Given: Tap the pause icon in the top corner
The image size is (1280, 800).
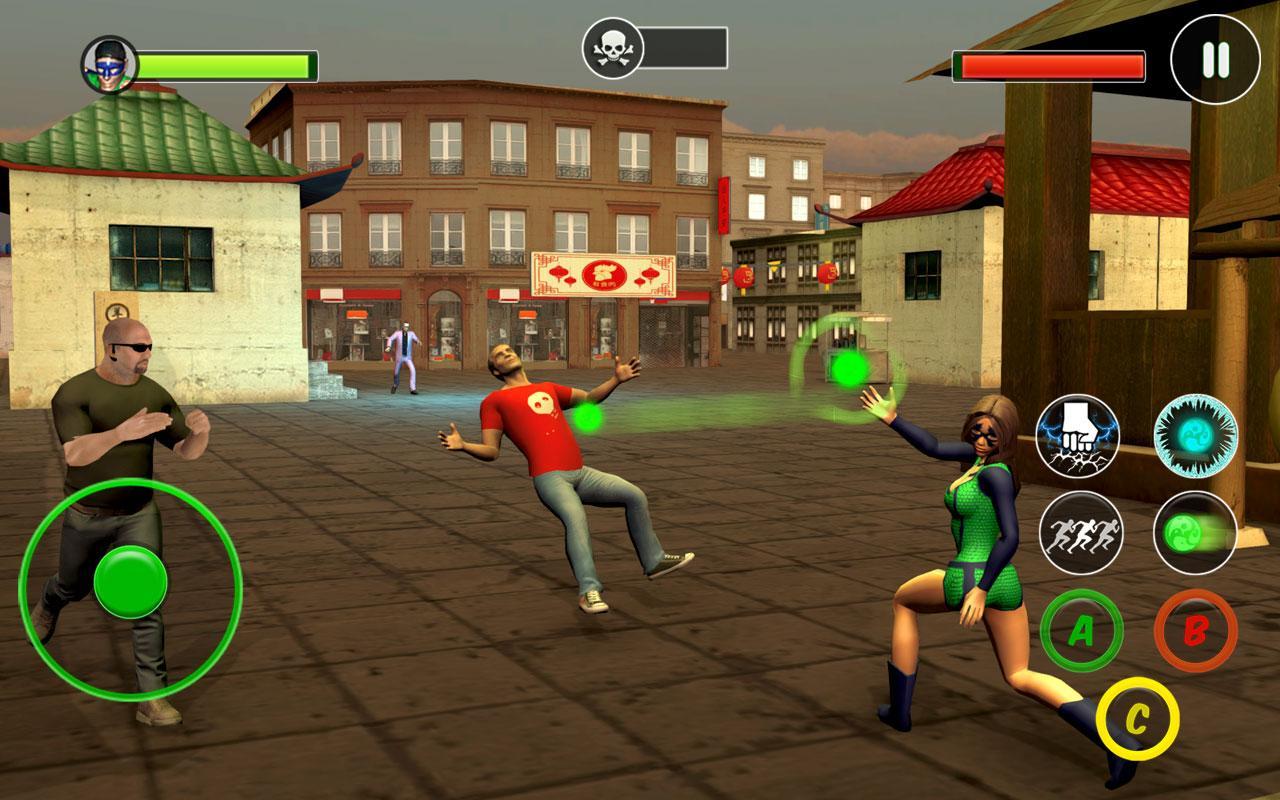Looking at the screenshot, I should [1212, 58].
